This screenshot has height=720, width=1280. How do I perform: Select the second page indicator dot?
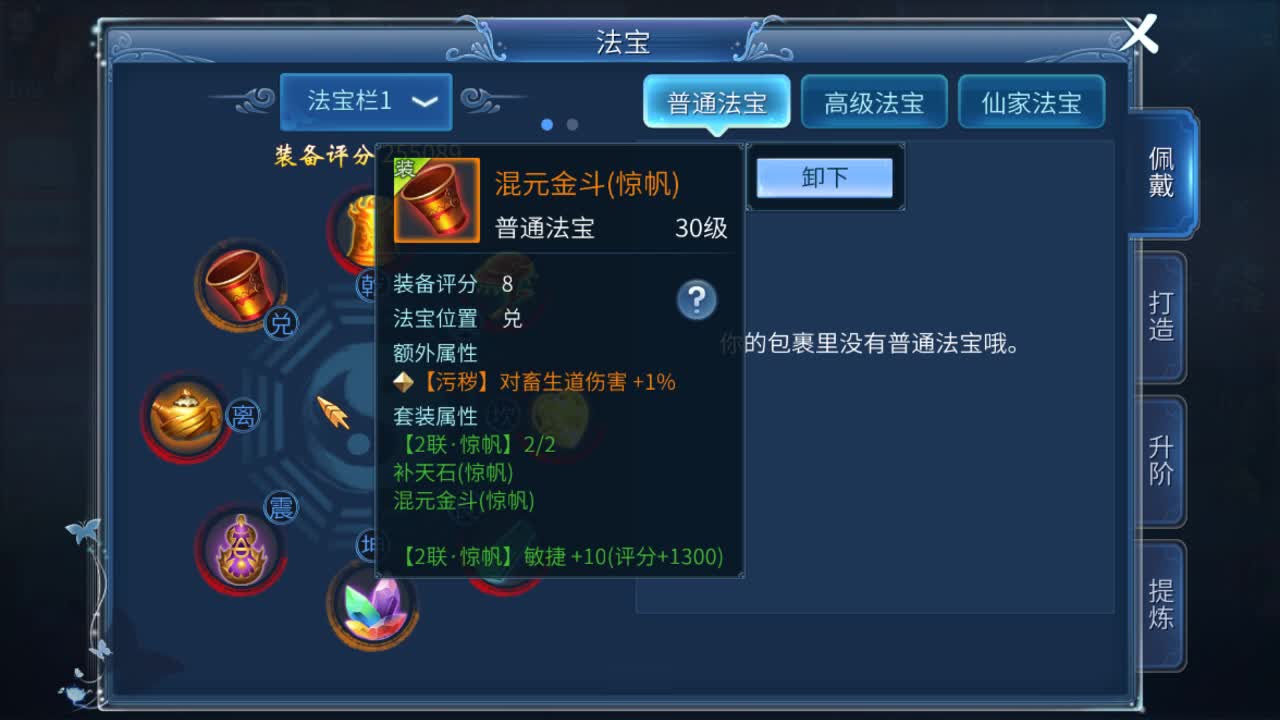tap(571, 124)
